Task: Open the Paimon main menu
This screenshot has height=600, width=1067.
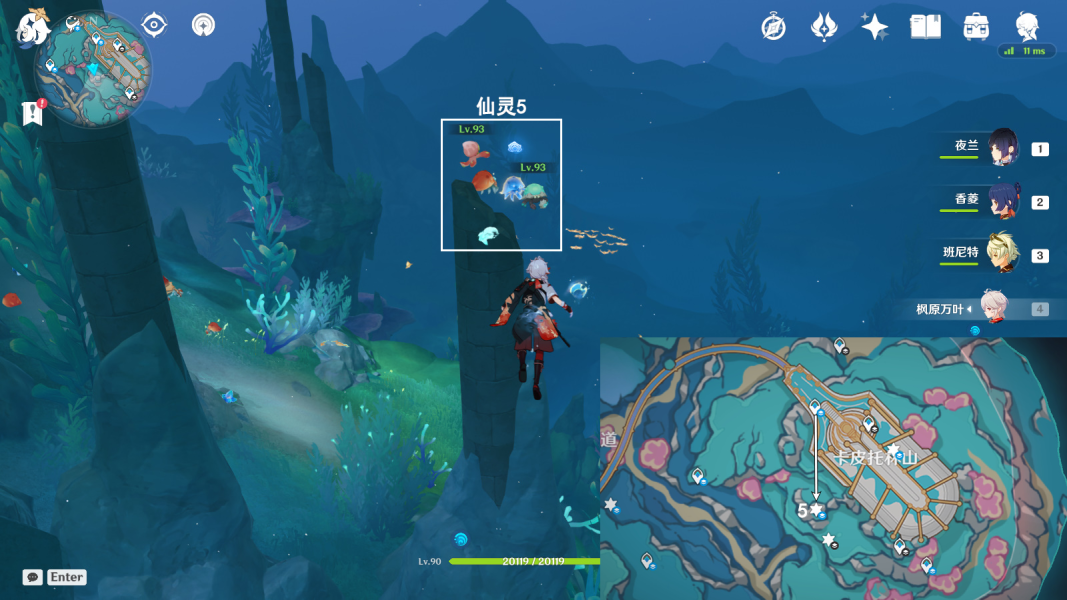Action: [32, 27]
